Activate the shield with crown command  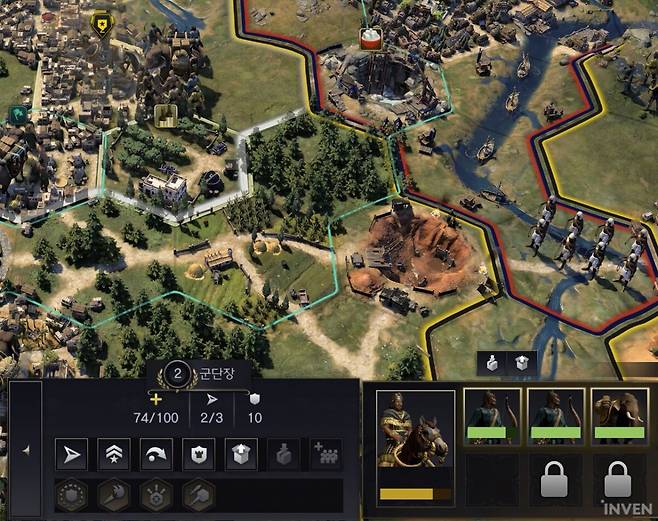[x=198, y=455]
